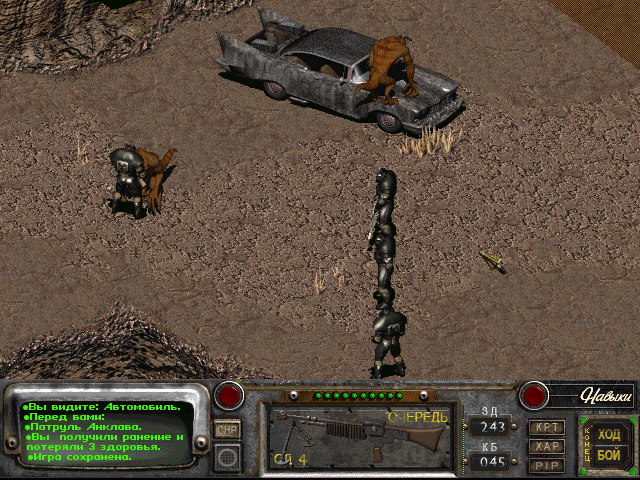This screenshot has height=480, width=640.
Task: End combat with the БОЙ button
Action: (x=608, y=455)
